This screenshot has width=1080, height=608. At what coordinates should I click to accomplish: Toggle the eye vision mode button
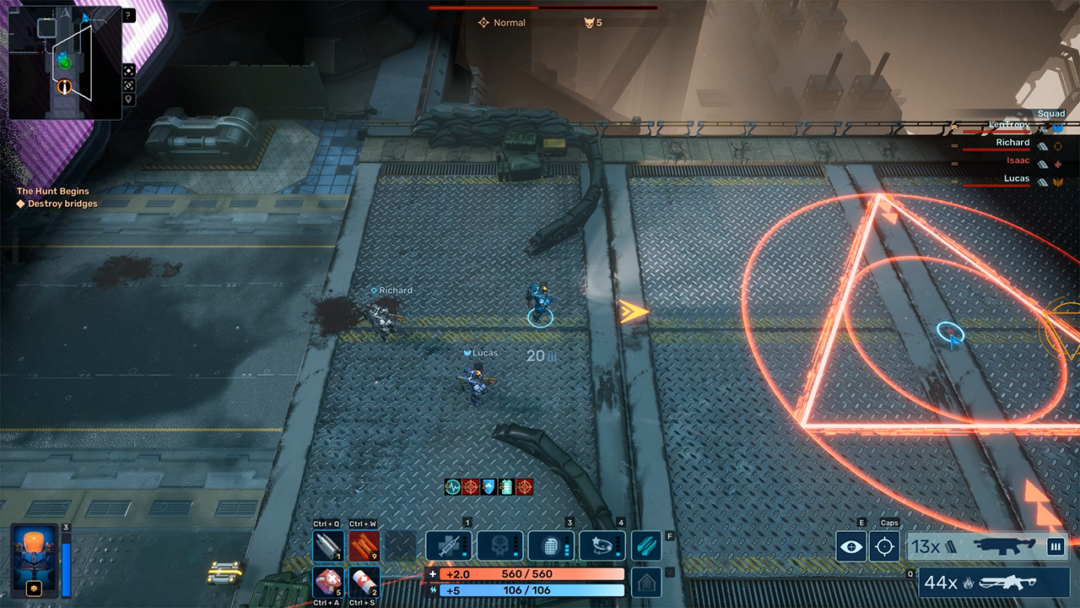click(851, 546)
